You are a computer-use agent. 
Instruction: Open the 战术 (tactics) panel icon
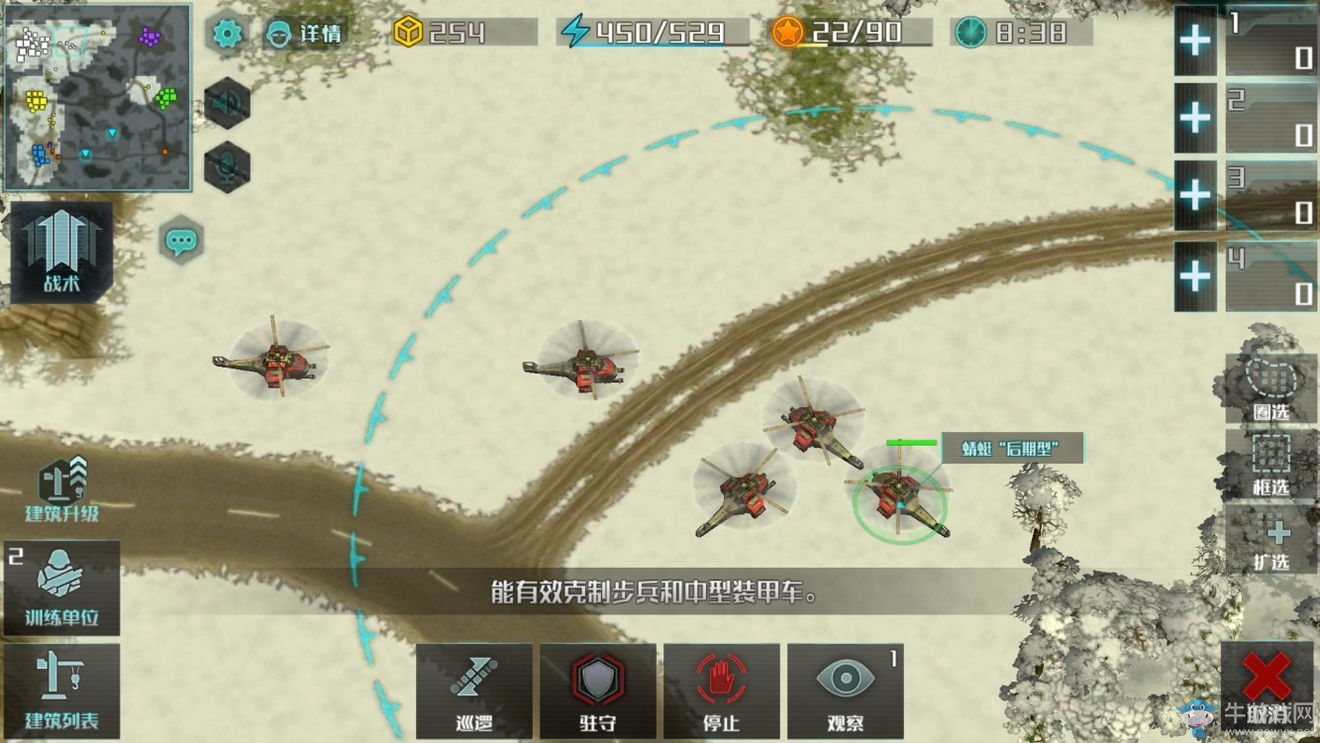point(60,250)
